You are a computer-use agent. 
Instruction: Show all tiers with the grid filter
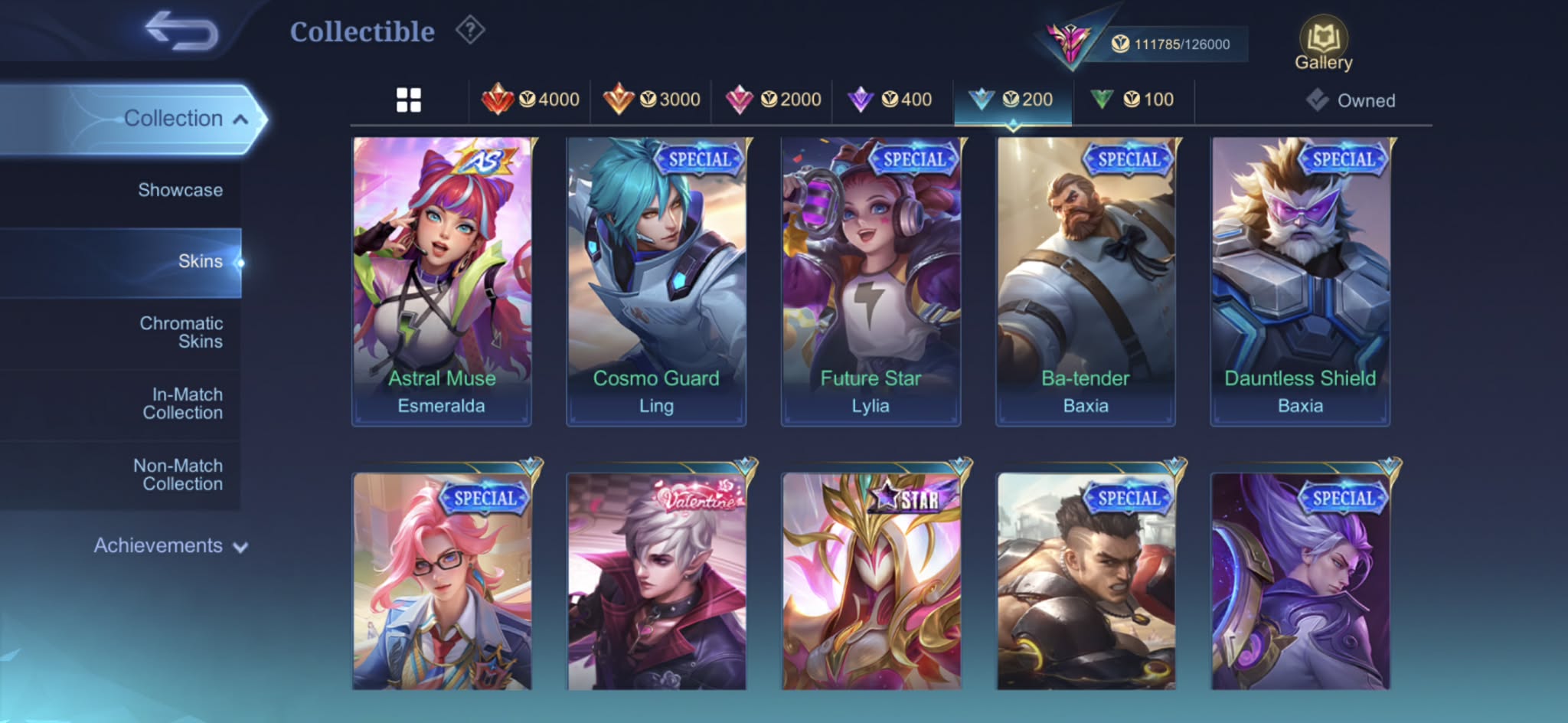[409, 100]
